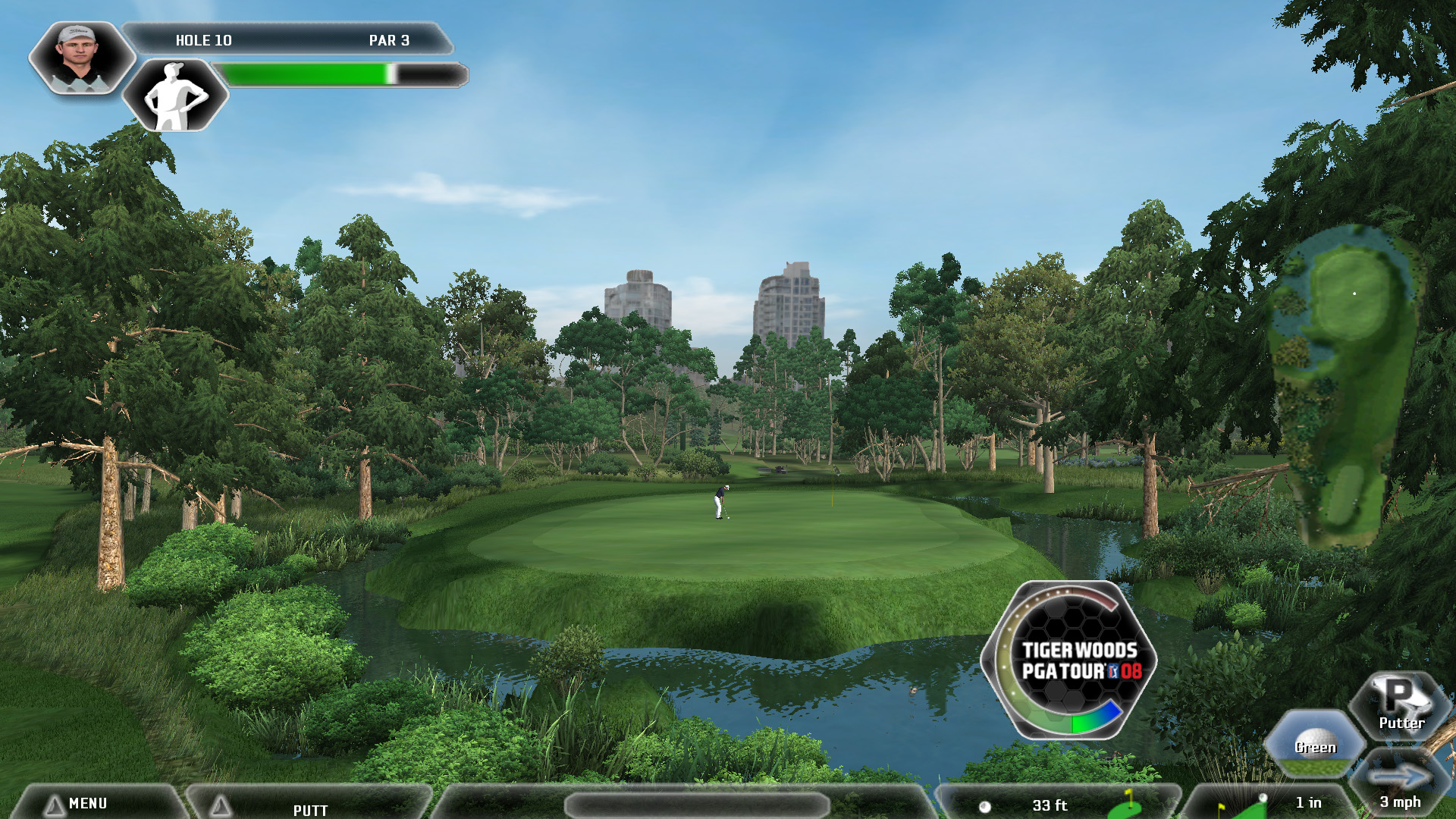Click the Tiger Woods PGA Tour swing meter

[1069, 661]
